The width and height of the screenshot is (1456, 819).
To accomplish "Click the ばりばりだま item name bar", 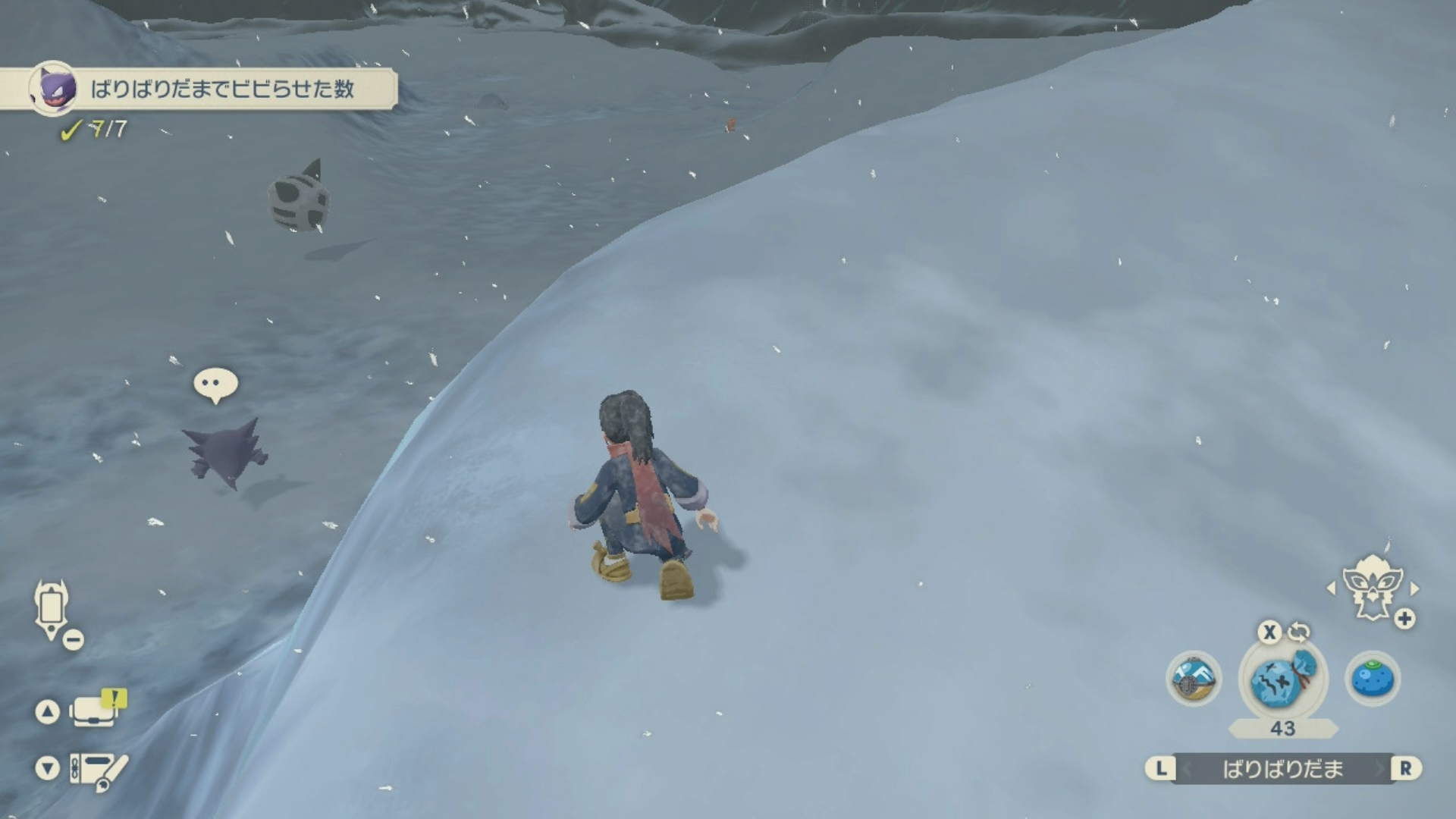I will [x=1282, y=769].
